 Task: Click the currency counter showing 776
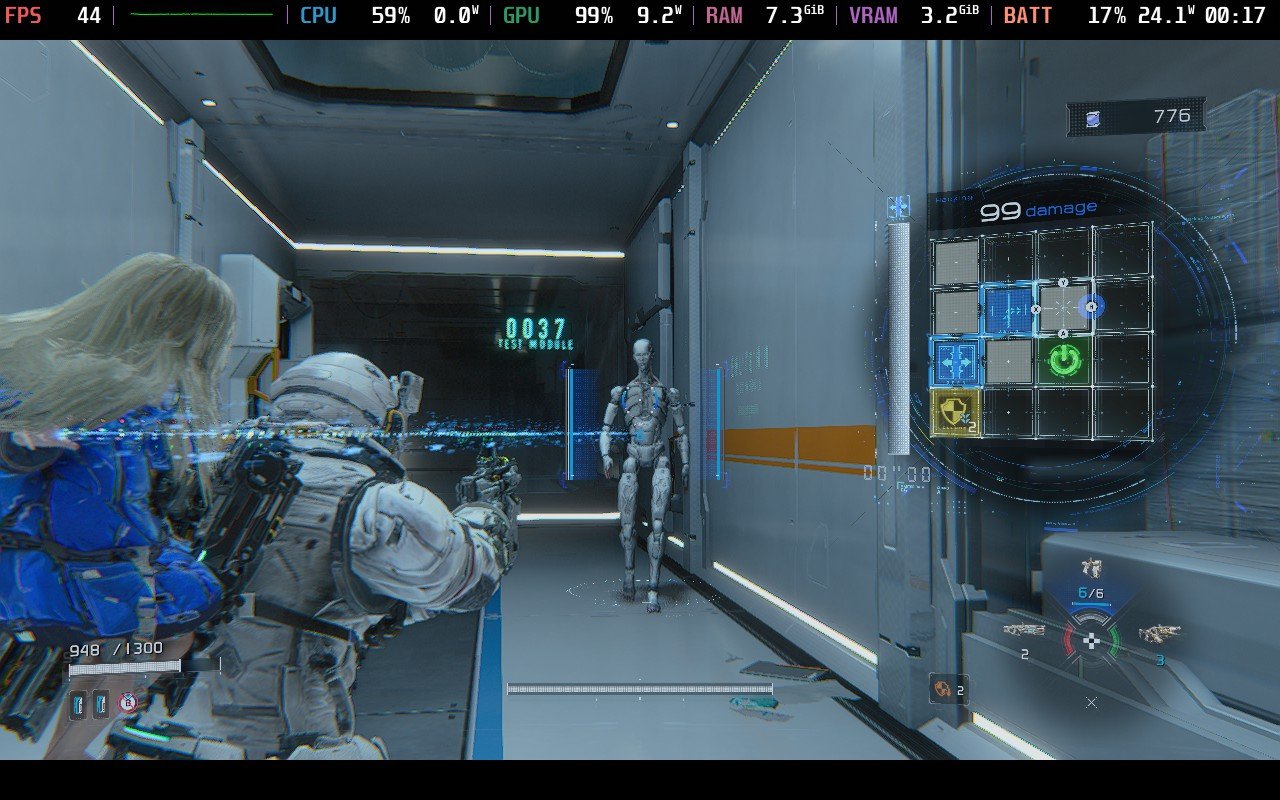point(1136,117)
